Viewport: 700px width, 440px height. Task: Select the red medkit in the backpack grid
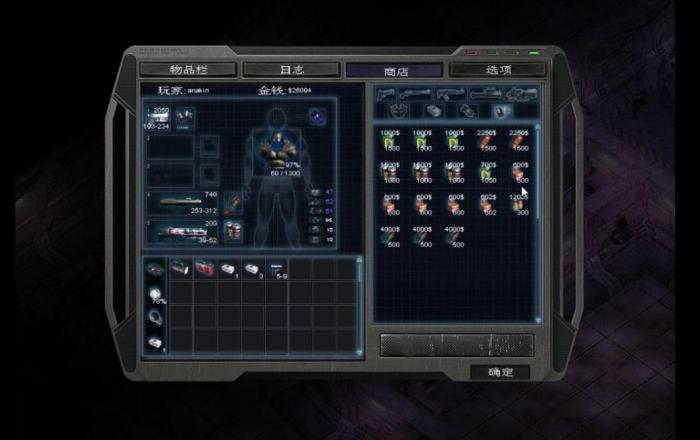click(205, 268)
